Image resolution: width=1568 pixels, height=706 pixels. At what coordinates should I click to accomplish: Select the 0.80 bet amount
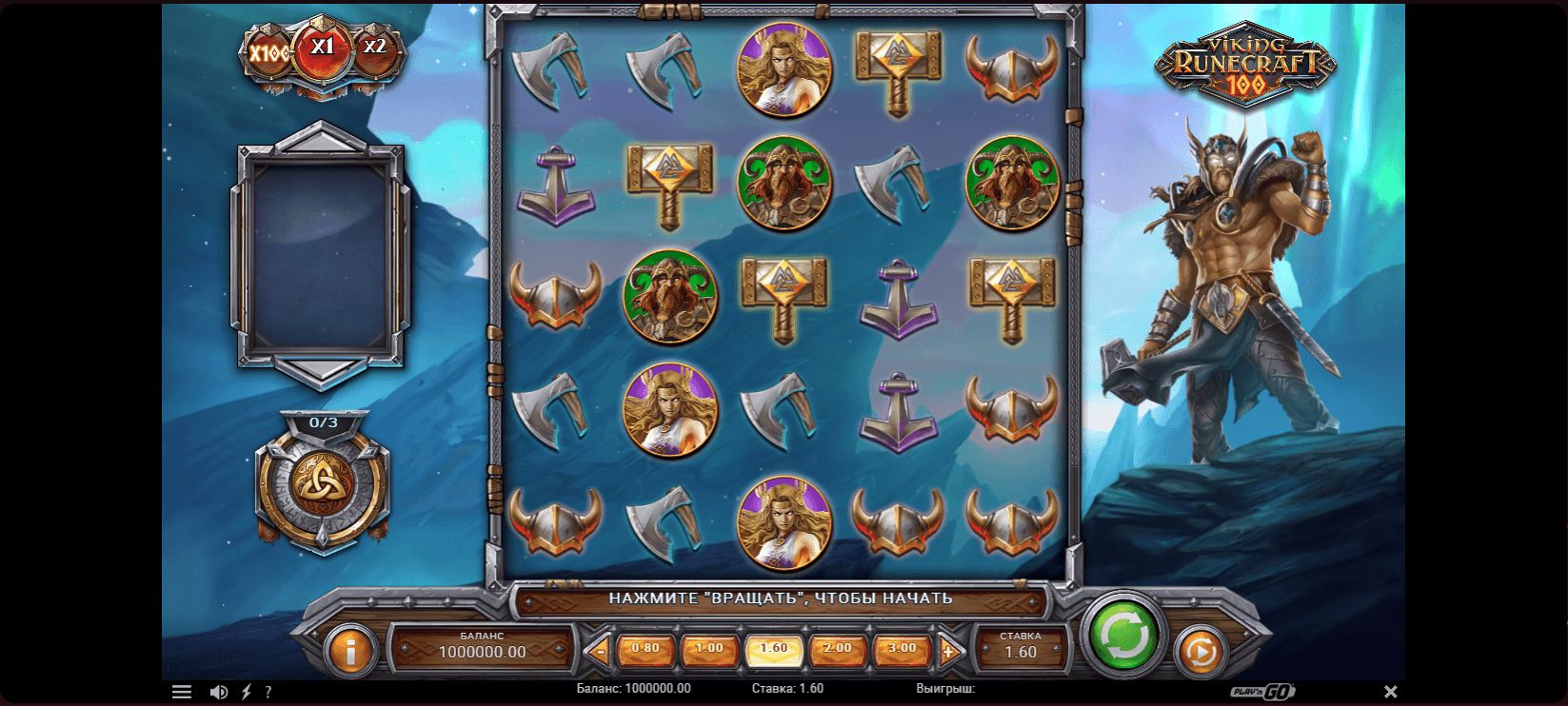click(645, 650)
